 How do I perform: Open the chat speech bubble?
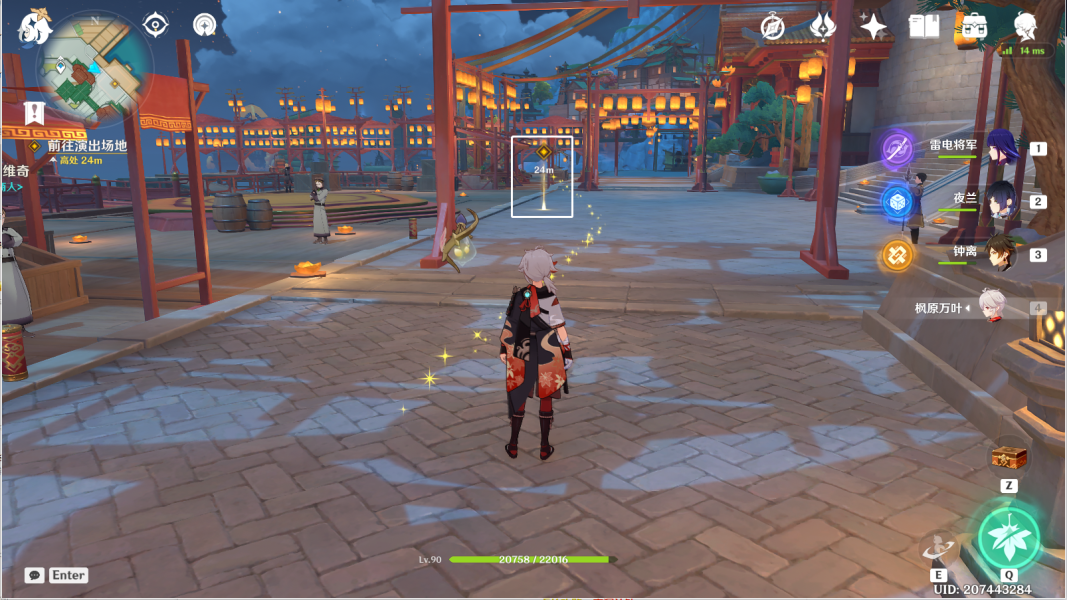pyautogui.click(x=35, y=575)
